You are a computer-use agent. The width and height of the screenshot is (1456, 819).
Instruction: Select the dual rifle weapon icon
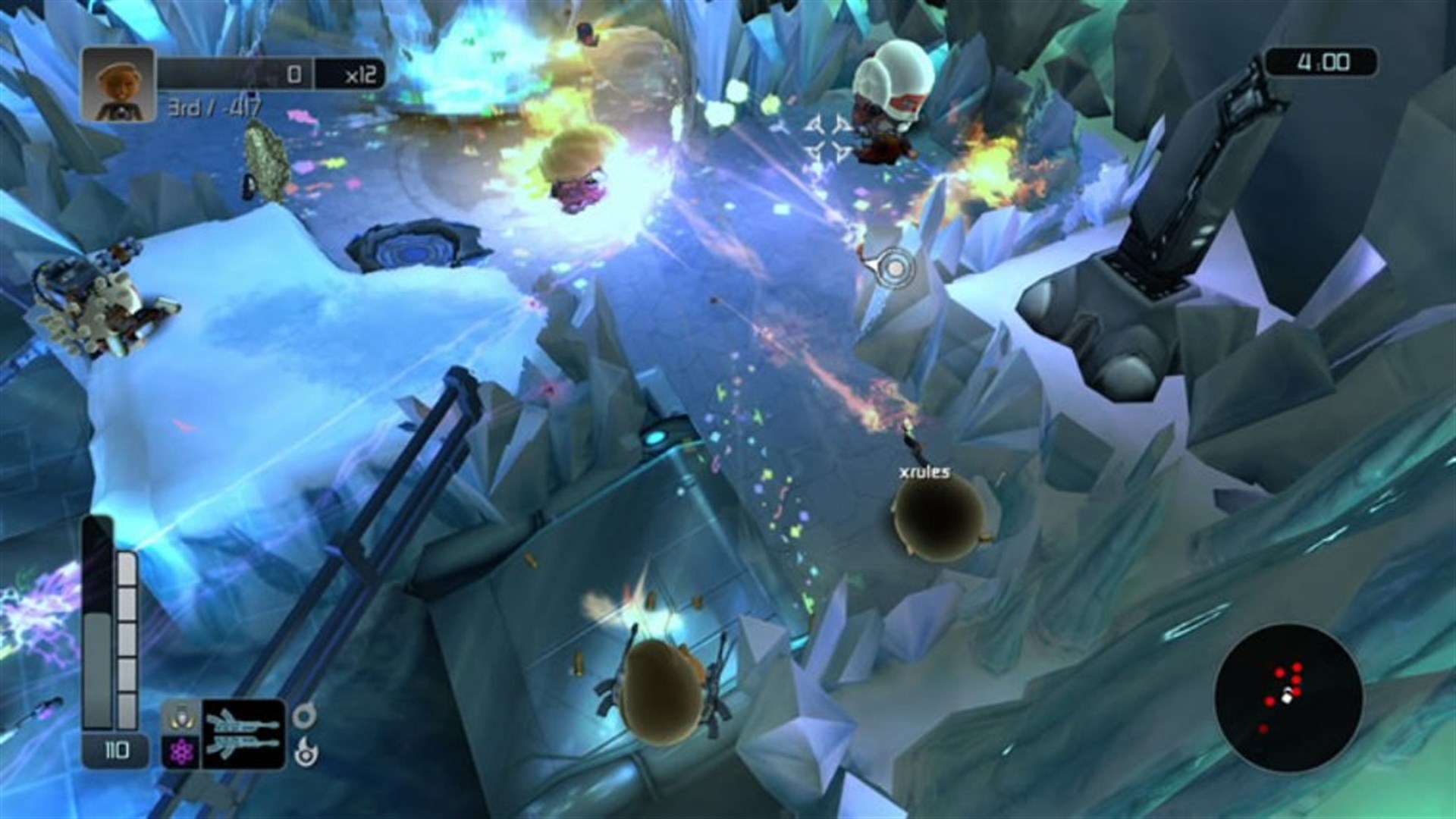tap(244, 732)
